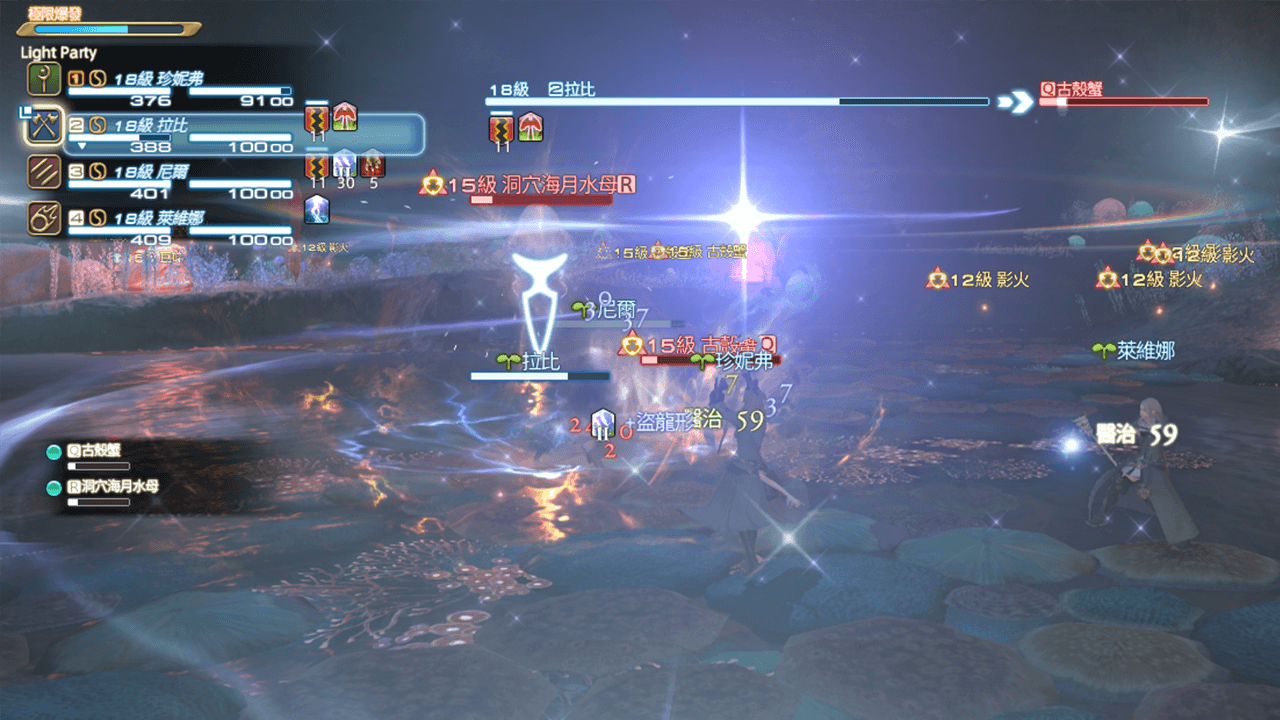The height and width of the screenshot is (720, 1280).
Task: Click the lightning crystal status icon on 萊維娜's row
Action: [x=317, y=209]
